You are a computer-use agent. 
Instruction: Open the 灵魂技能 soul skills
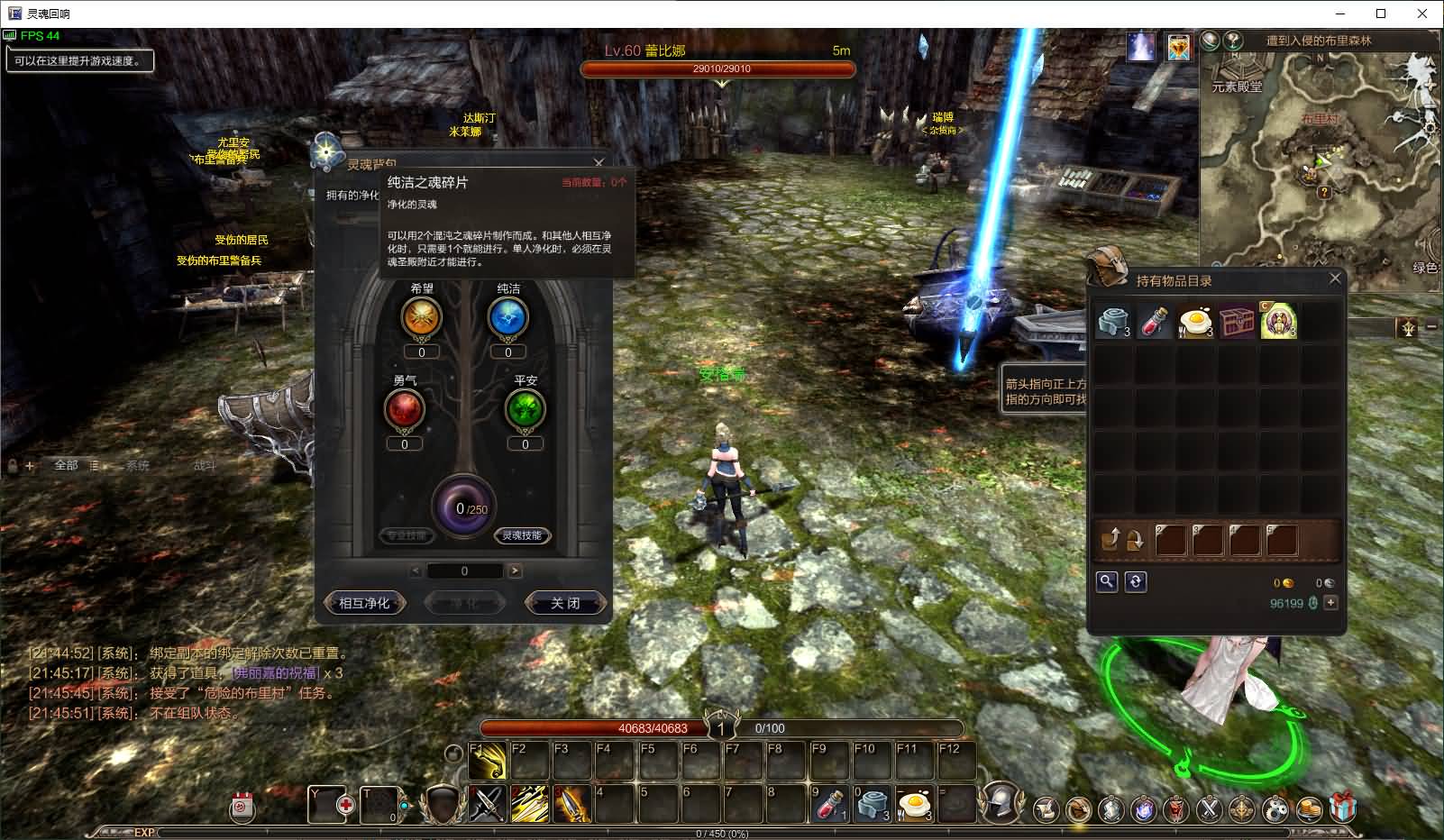click(x=522, y=535)
